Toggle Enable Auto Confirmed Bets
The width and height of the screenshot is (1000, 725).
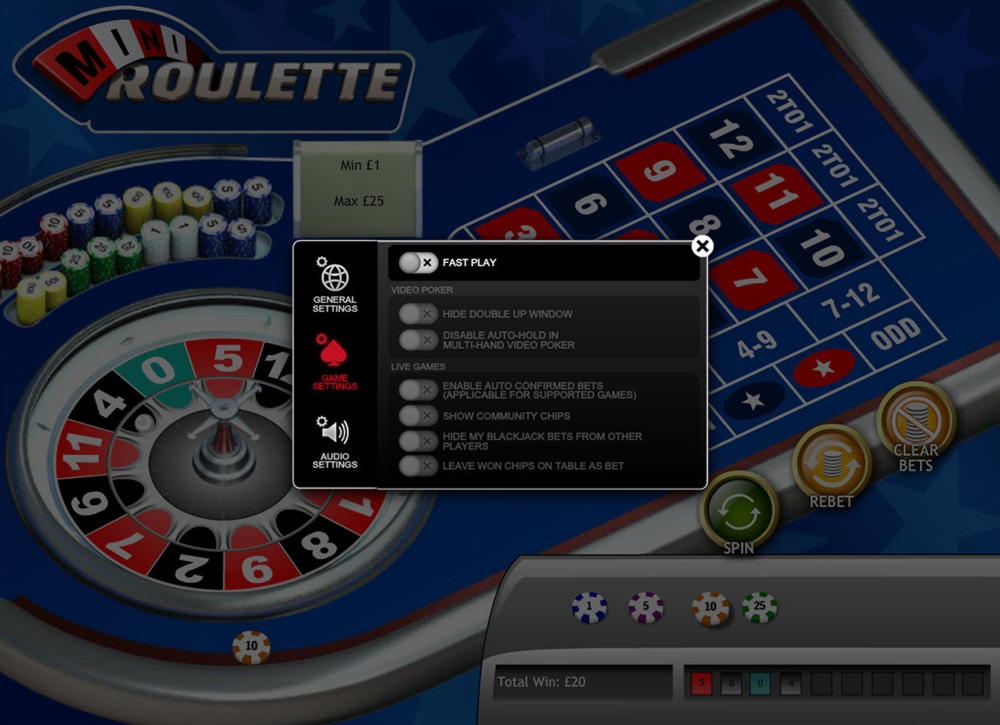click(x=418, y=390)
